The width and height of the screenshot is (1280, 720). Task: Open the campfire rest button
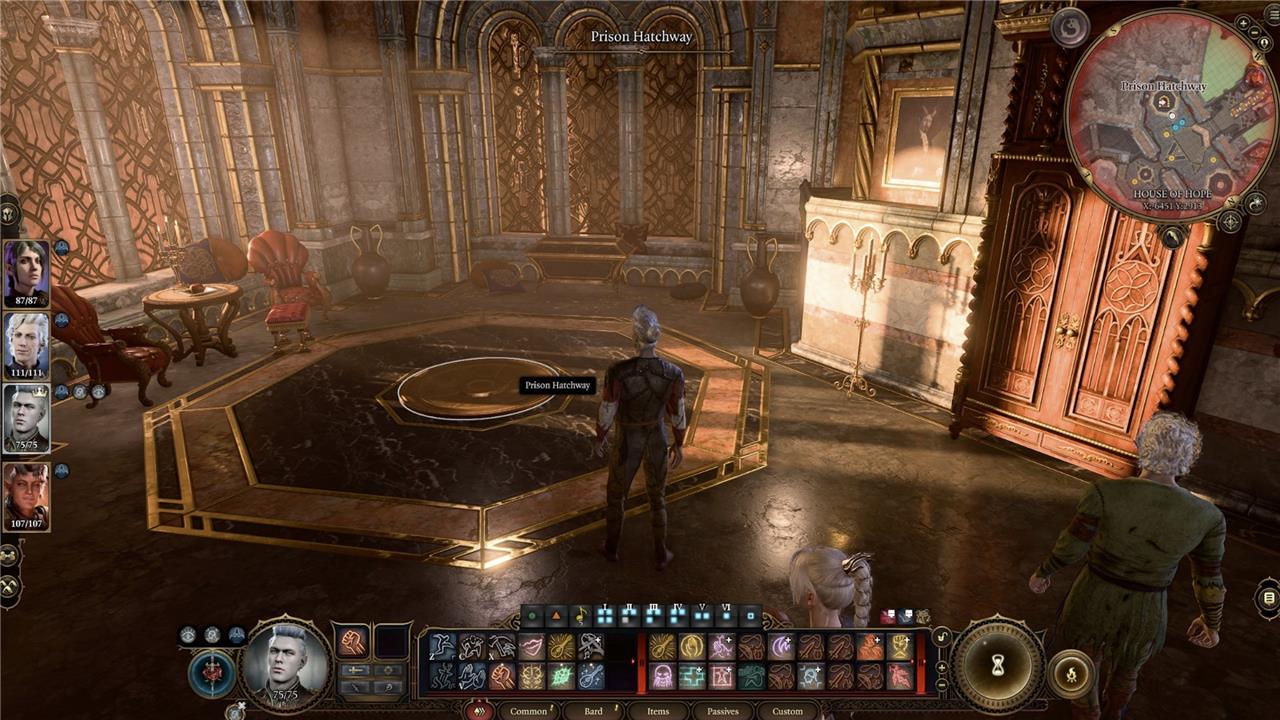(x=1069, y=673)
